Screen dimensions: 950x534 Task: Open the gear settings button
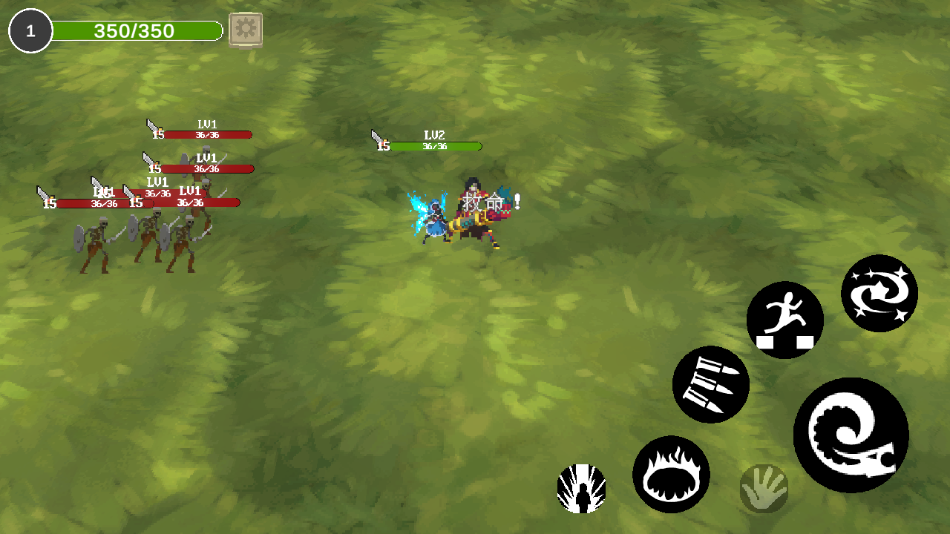245,30
